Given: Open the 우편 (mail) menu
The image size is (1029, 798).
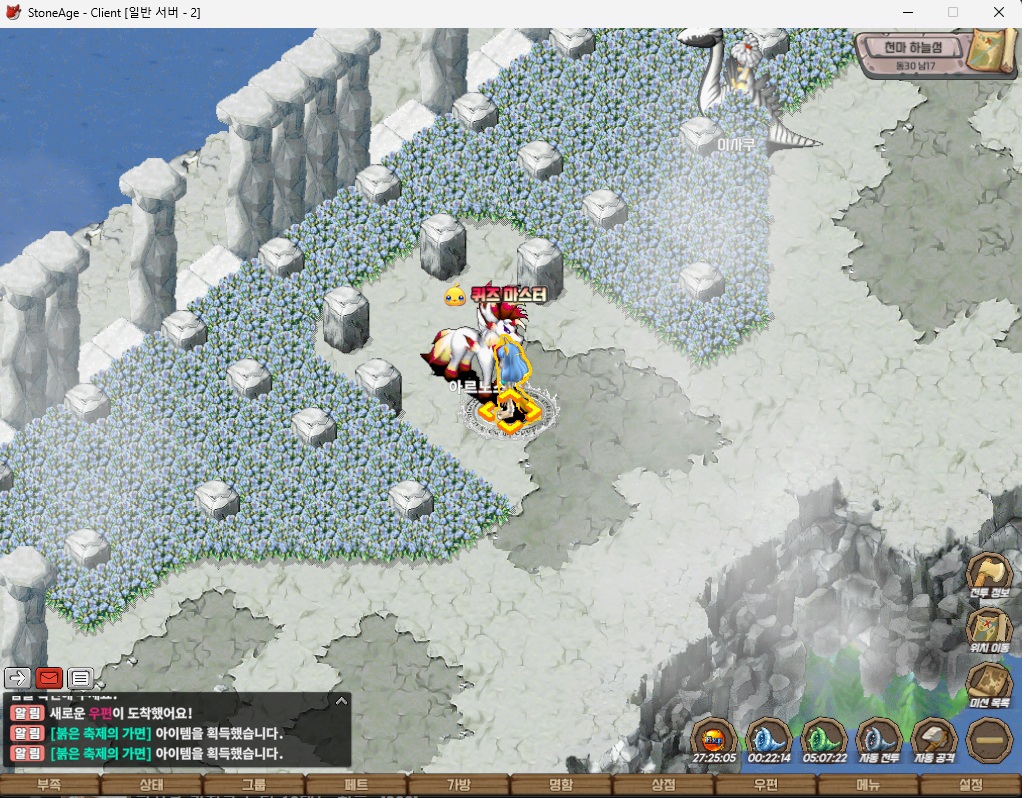Looking at the screenshot, I should click(x=766, y=785).
